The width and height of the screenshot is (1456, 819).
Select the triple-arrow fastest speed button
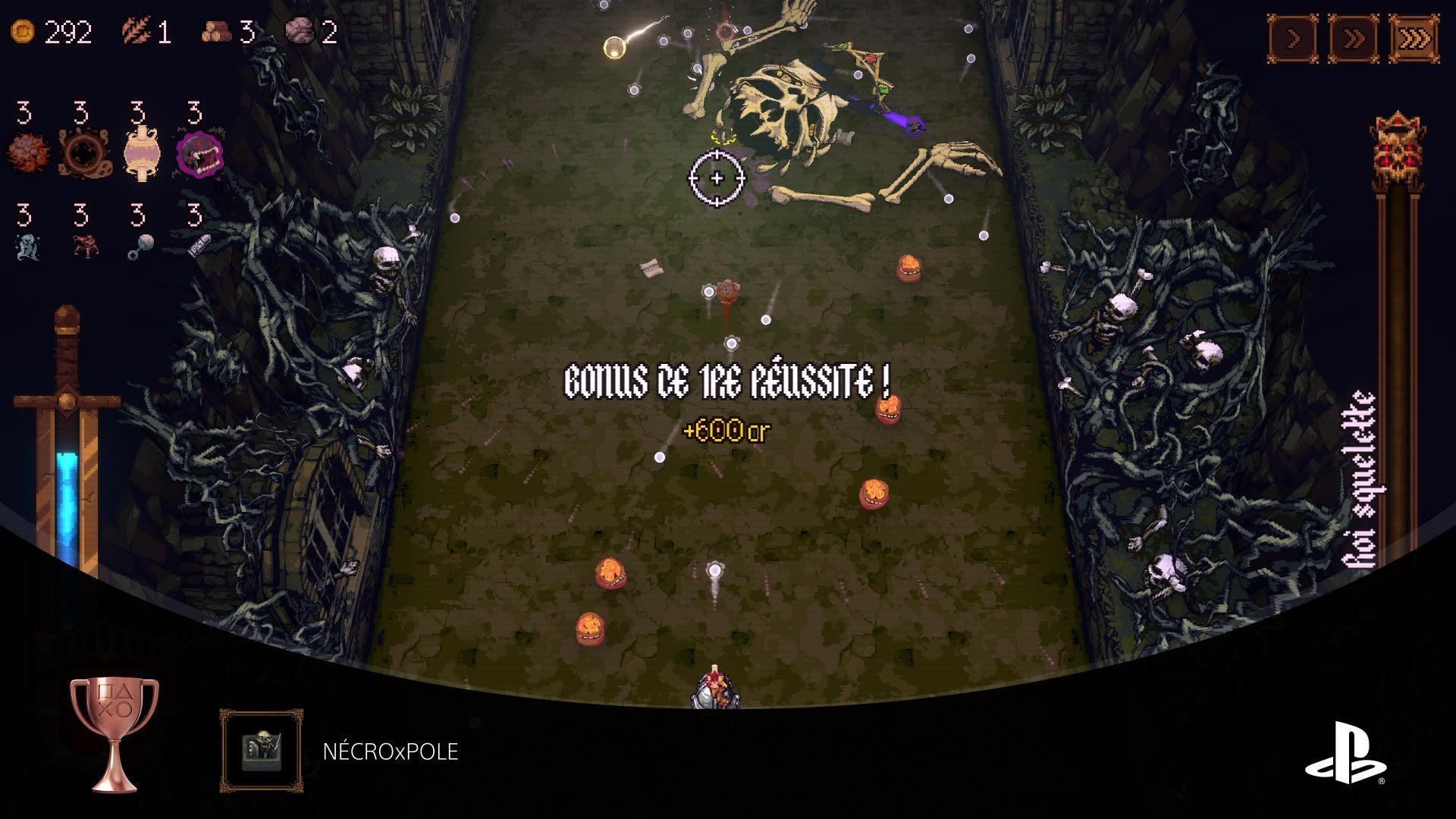point(1414,39)
